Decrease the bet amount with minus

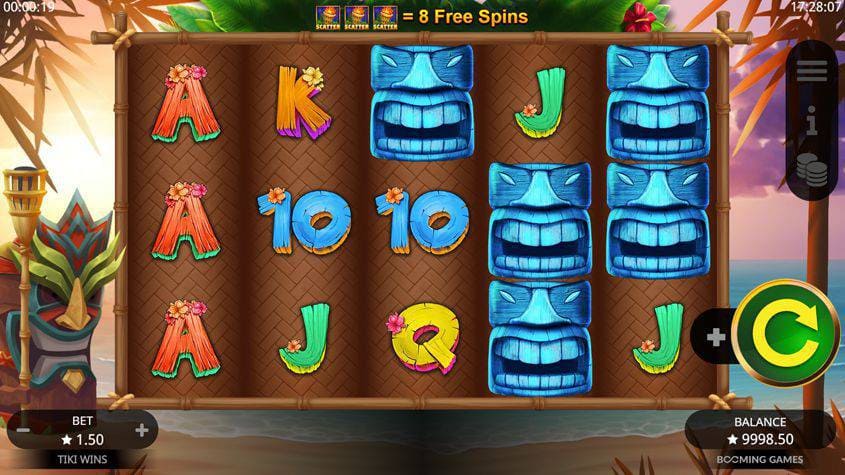click(22, 431)
